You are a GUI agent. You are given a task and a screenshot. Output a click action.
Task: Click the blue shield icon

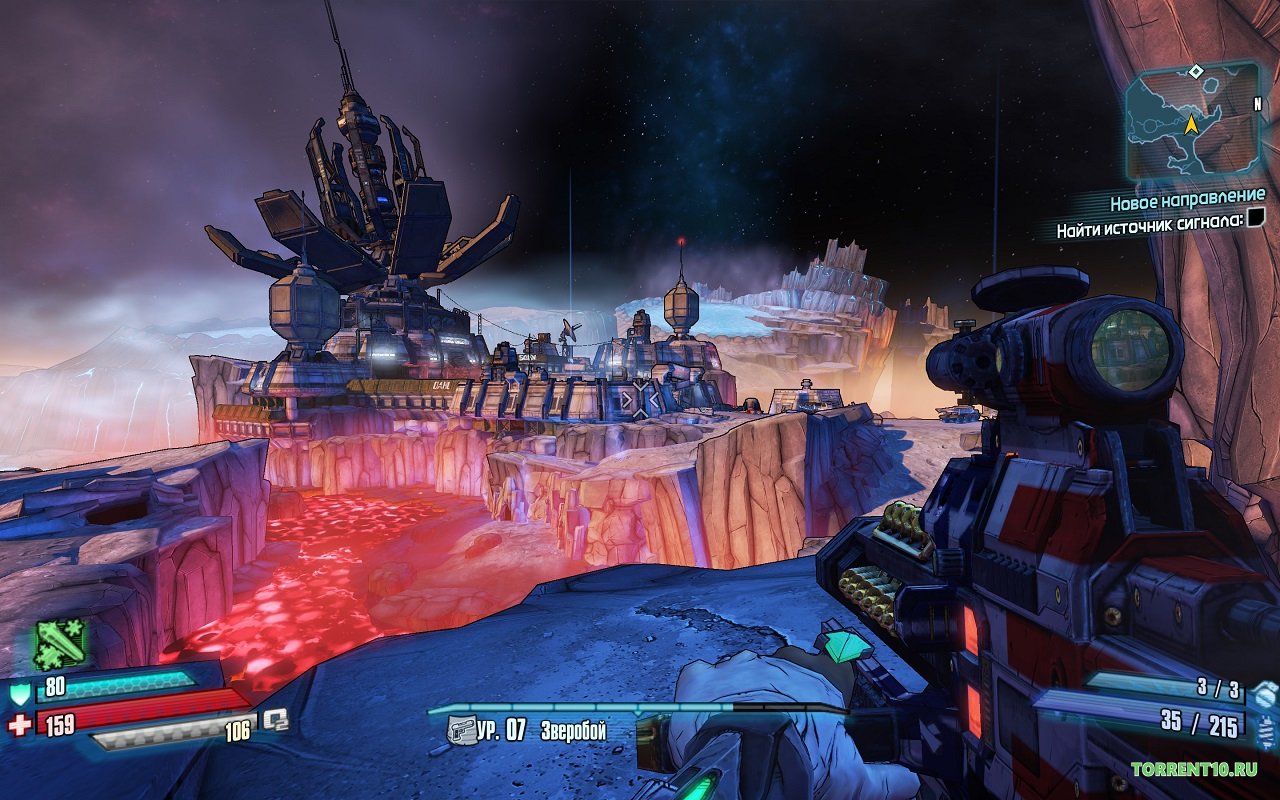tap(20, 692)
